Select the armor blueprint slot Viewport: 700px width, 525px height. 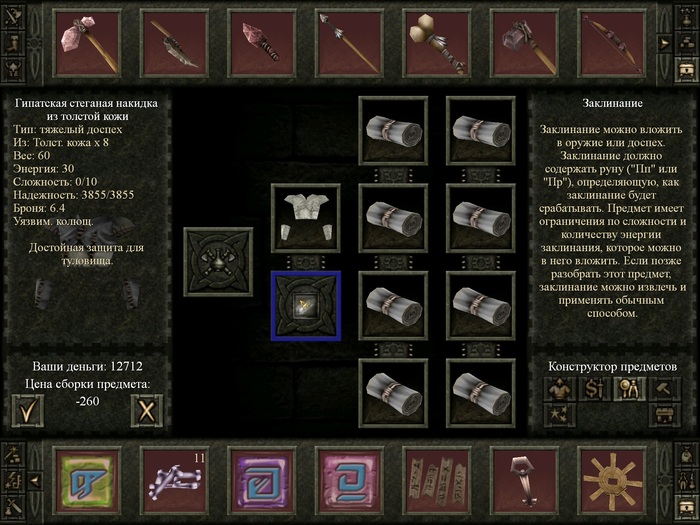tap(306, 217)
